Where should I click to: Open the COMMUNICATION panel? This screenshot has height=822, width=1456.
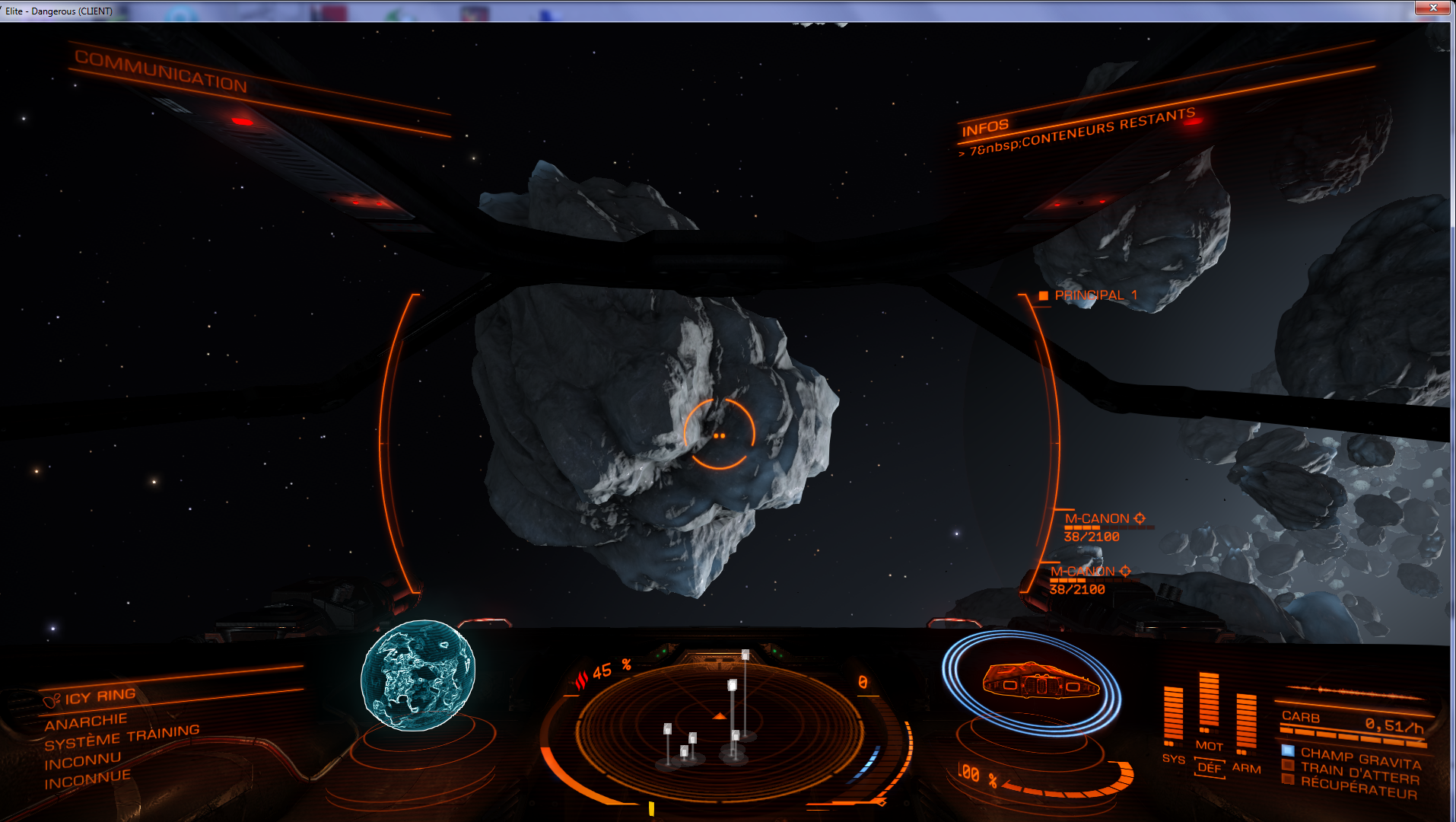click(x=161, y=72)
